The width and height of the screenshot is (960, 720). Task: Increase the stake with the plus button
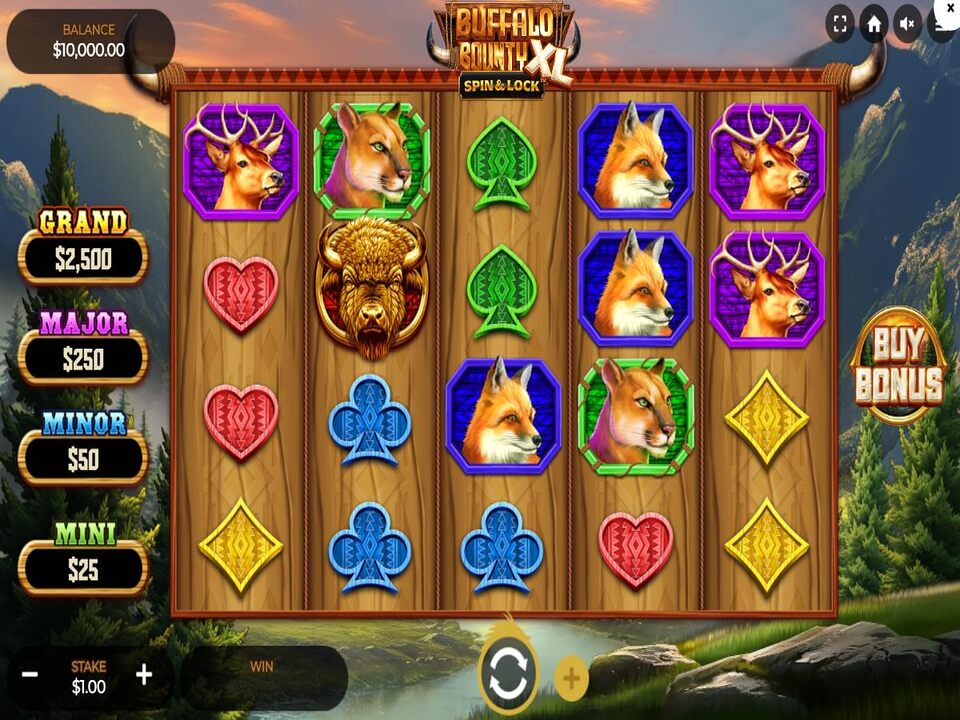144,675
